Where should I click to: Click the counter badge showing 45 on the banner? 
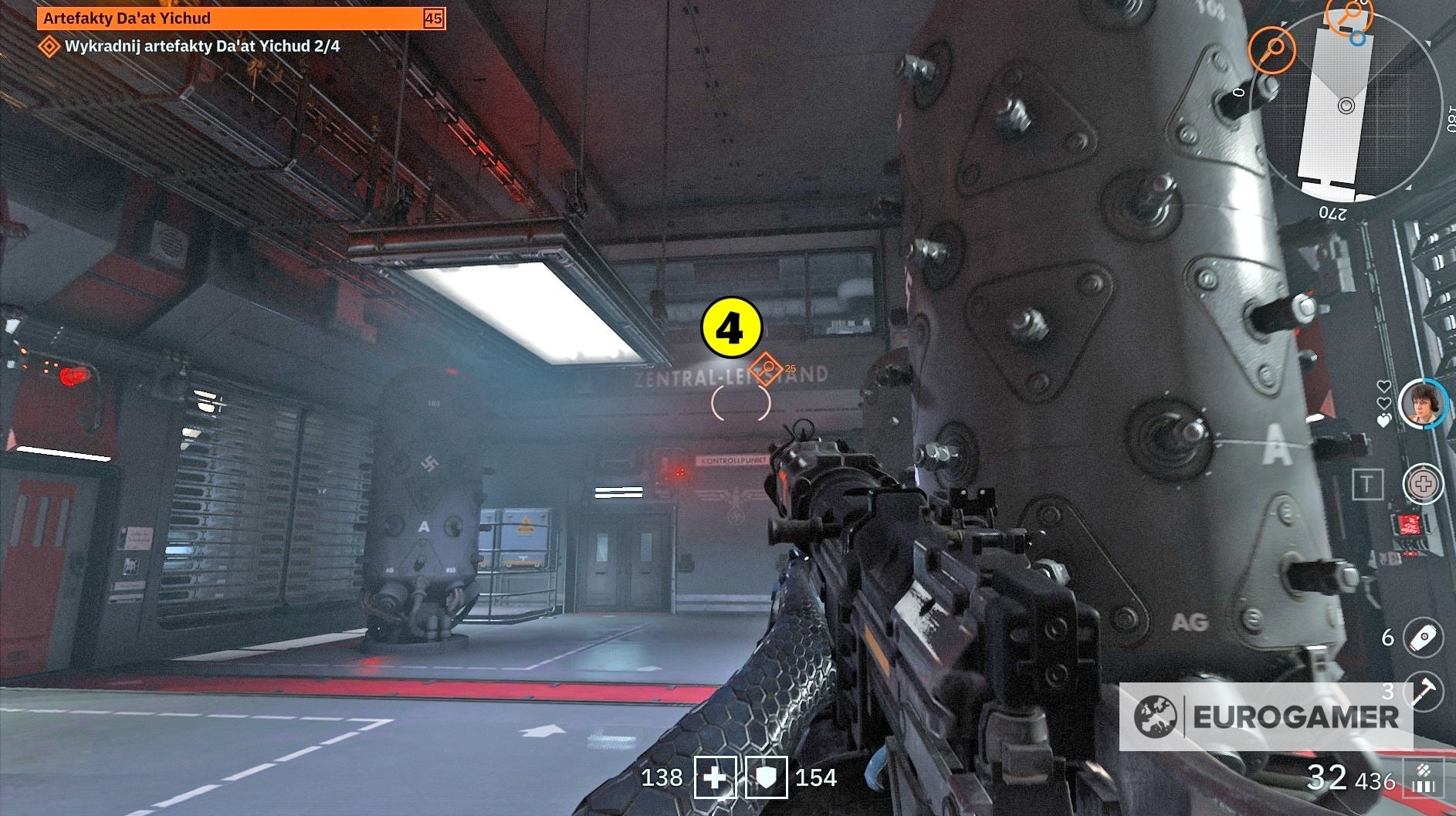coord(433,17)
